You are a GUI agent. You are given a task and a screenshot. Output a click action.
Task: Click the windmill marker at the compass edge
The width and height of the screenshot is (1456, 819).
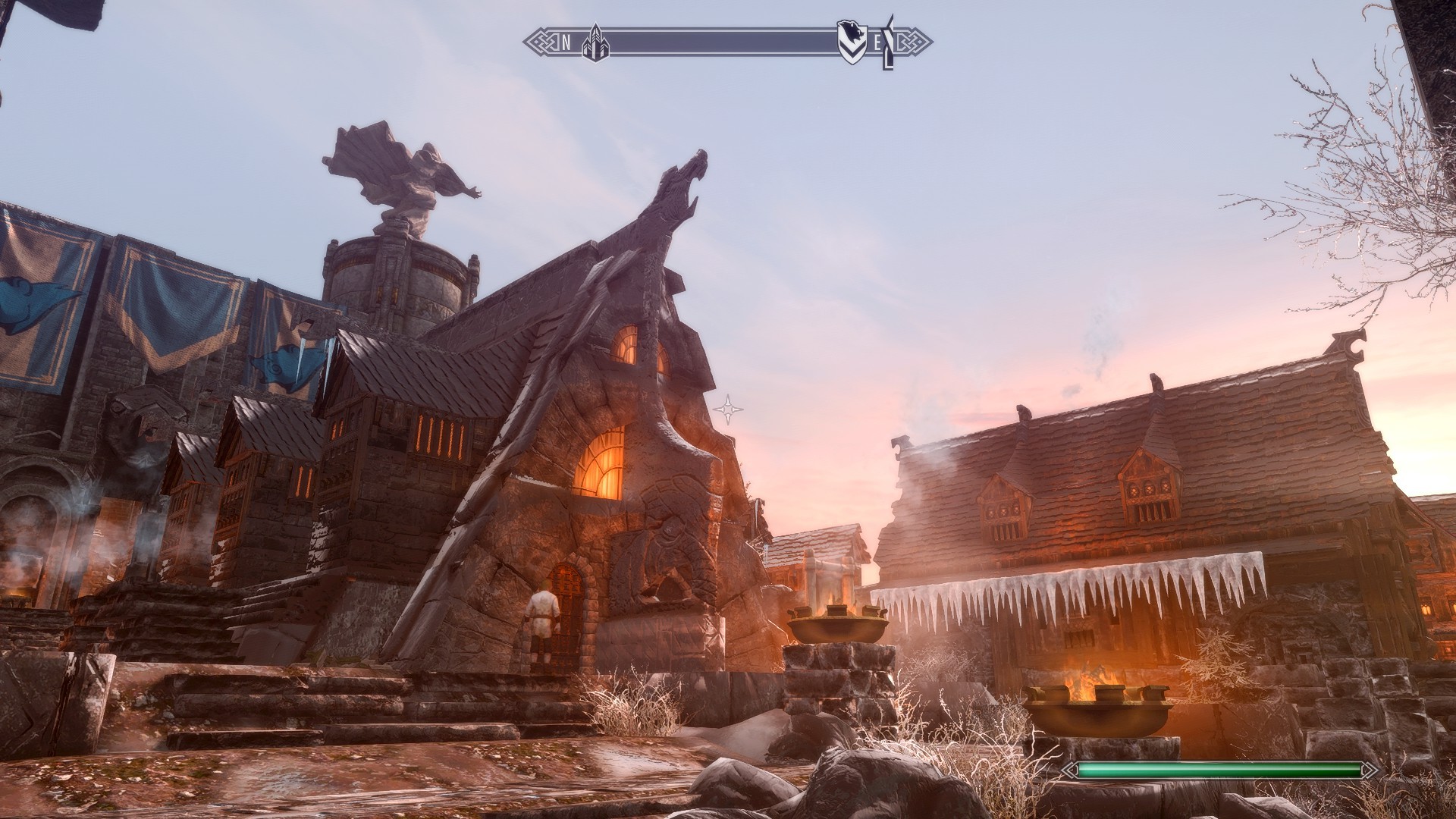[890, 42]
